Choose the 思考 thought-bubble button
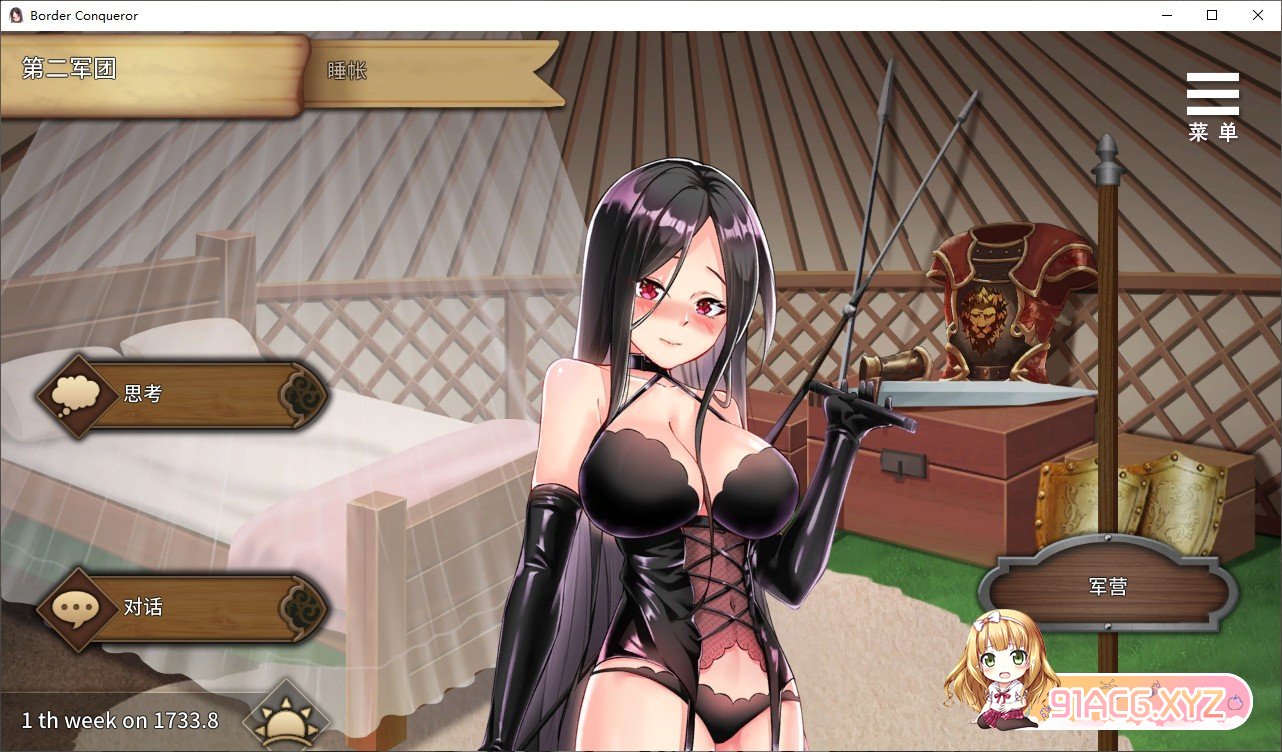 pos(182,394)
